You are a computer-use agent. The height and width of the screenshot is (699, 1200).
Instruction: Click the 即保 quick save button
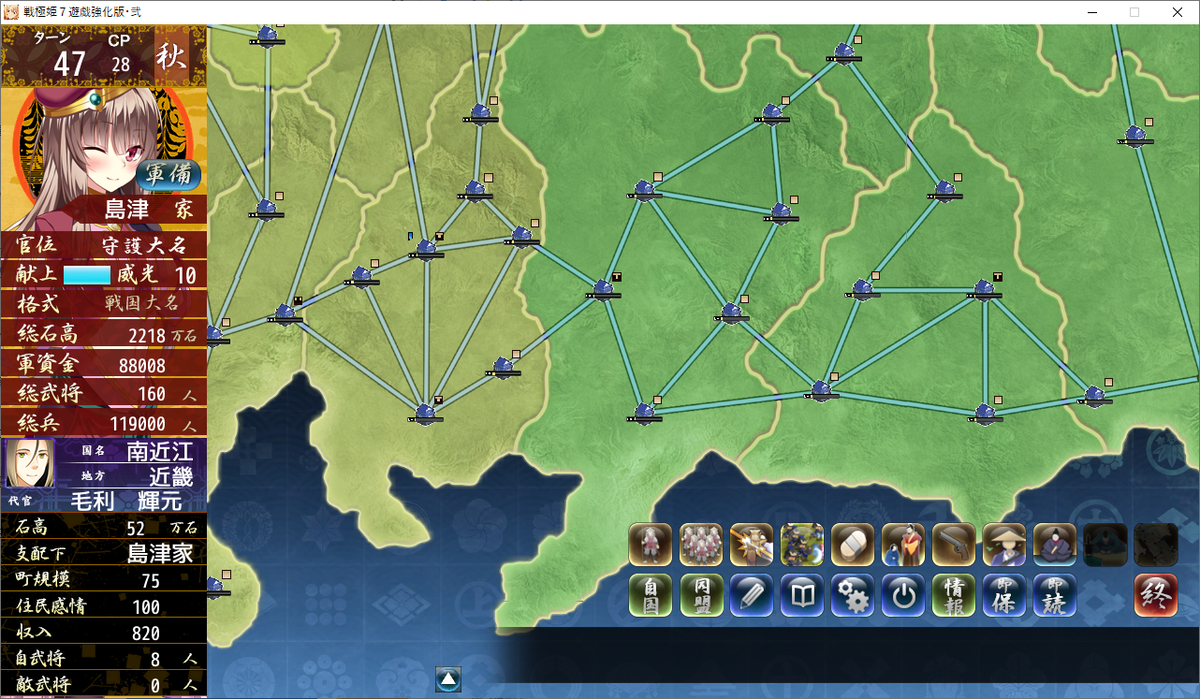pos(1004,595)
